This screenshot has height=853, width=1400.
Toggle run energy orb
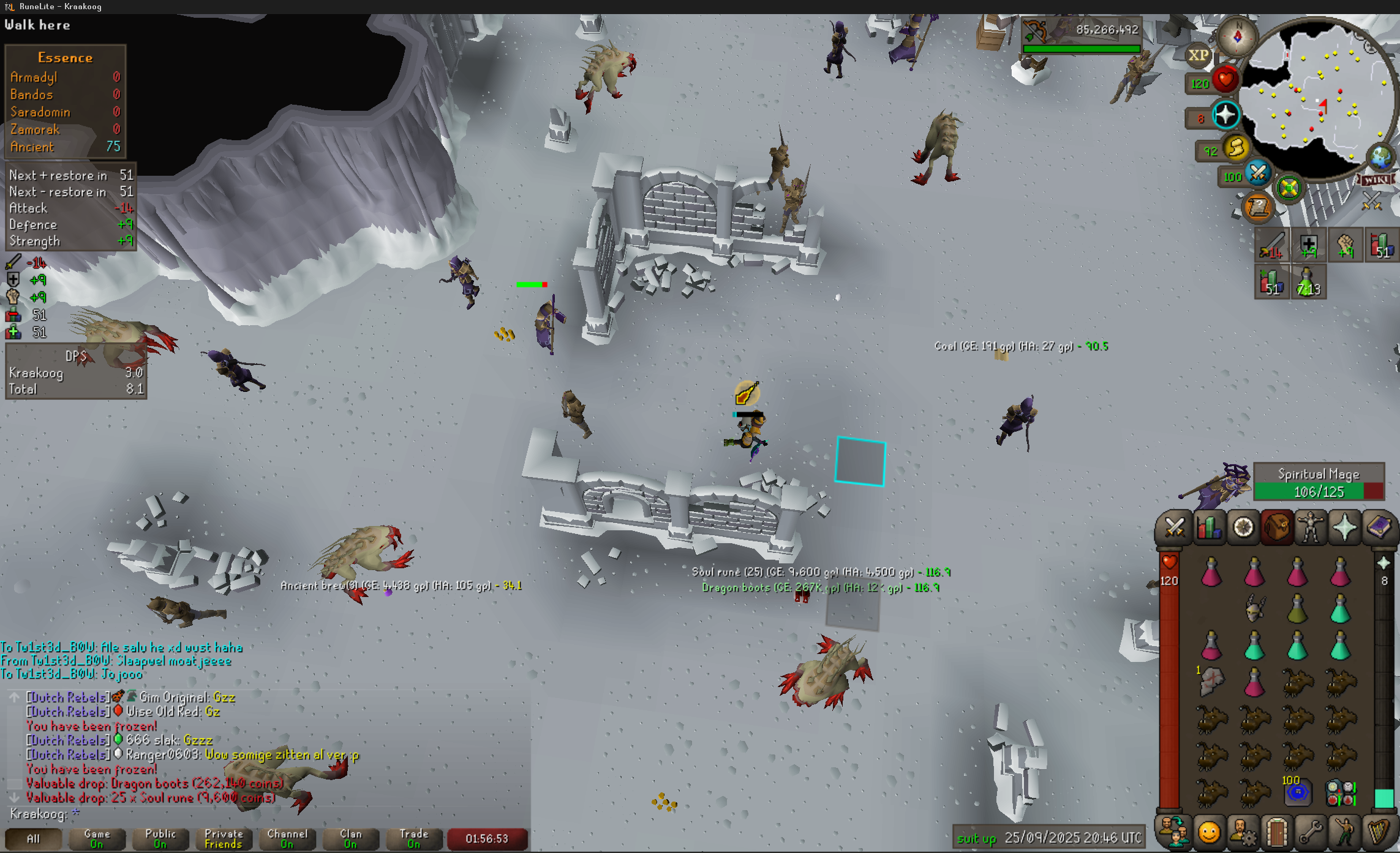point(1236,148)
